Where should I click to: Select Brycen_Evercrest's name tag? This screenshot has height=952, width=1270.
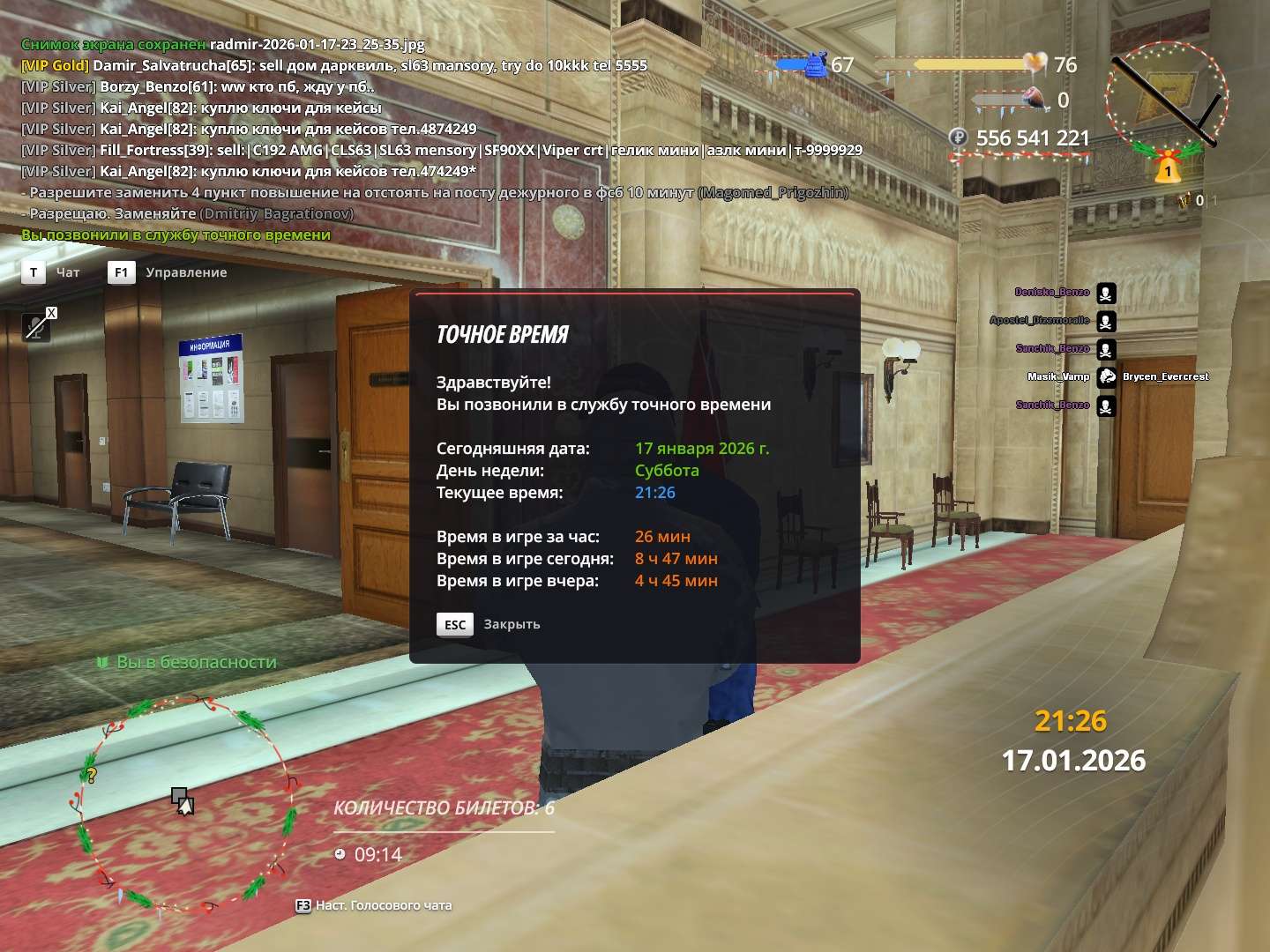tap(1165, 376)
